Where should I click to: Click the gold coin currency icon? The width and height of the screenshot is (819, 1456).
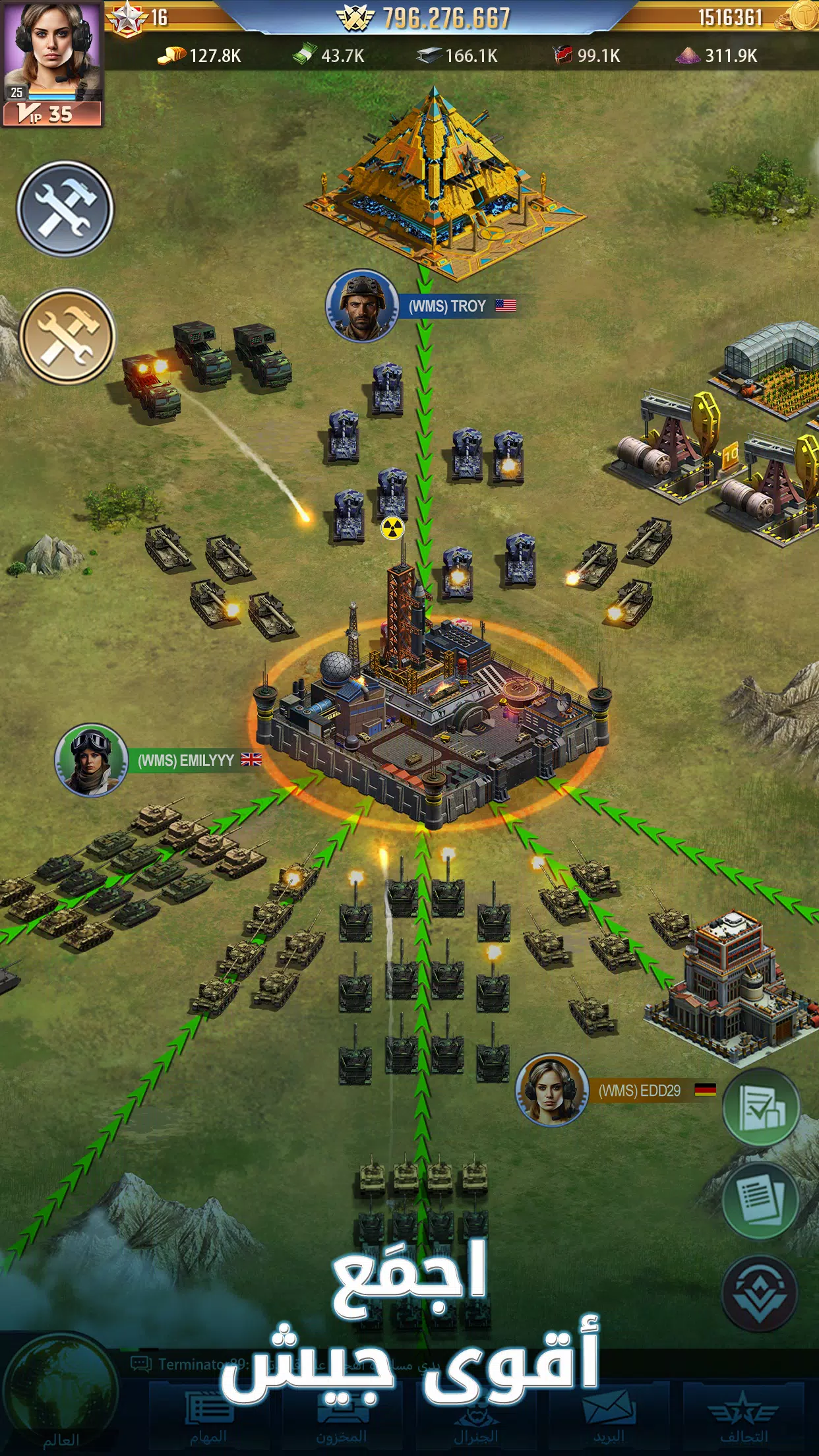802,16
